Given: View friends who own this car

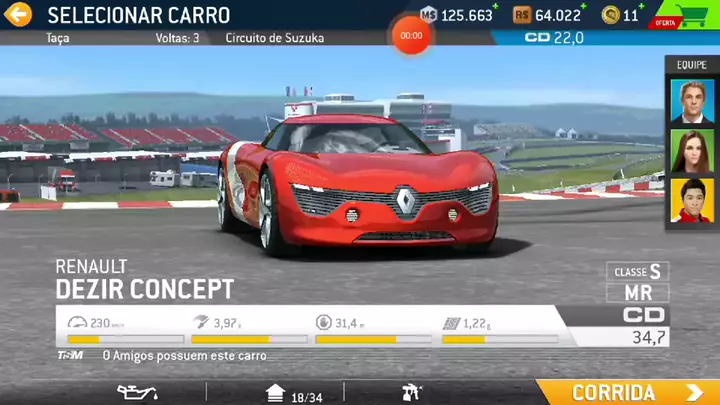Looking at the screenshot, I should [x=170, y=355].
